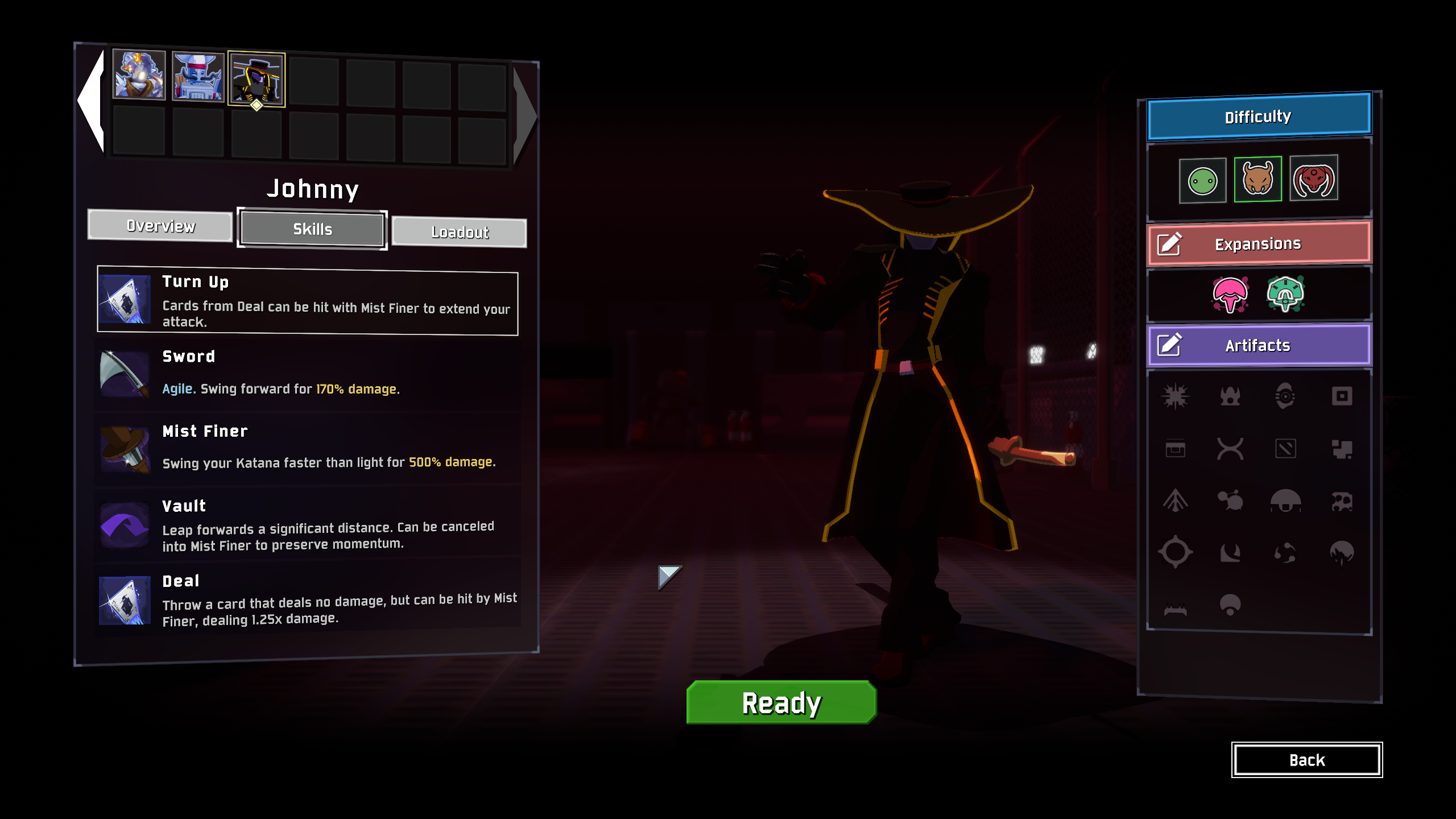The image size is (1456, 819).
Task: Toggle the teal mushroom expansion icon
Action: point(1285,293)
